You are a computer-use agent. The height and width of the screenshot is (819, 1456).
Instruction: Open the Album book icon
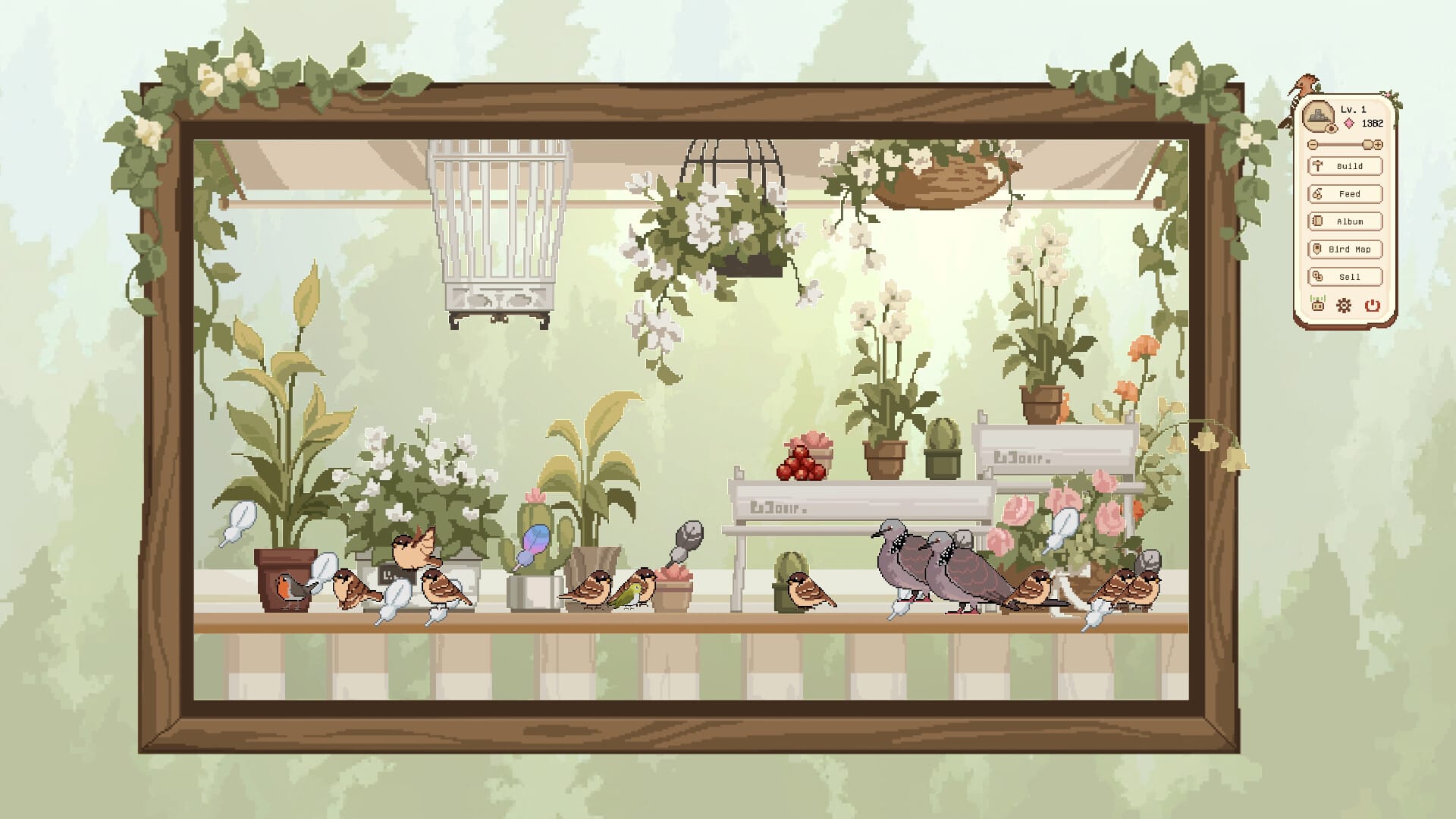pos(1317,221)
